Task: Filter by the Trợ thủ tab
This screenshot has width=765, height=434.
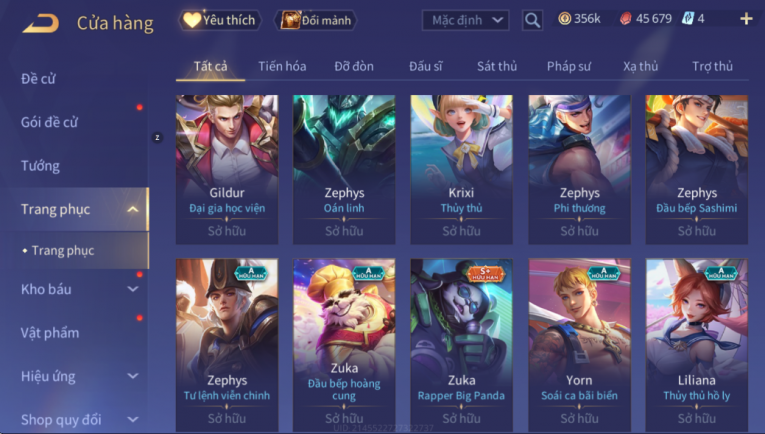Action: click(x=712, y=66)
